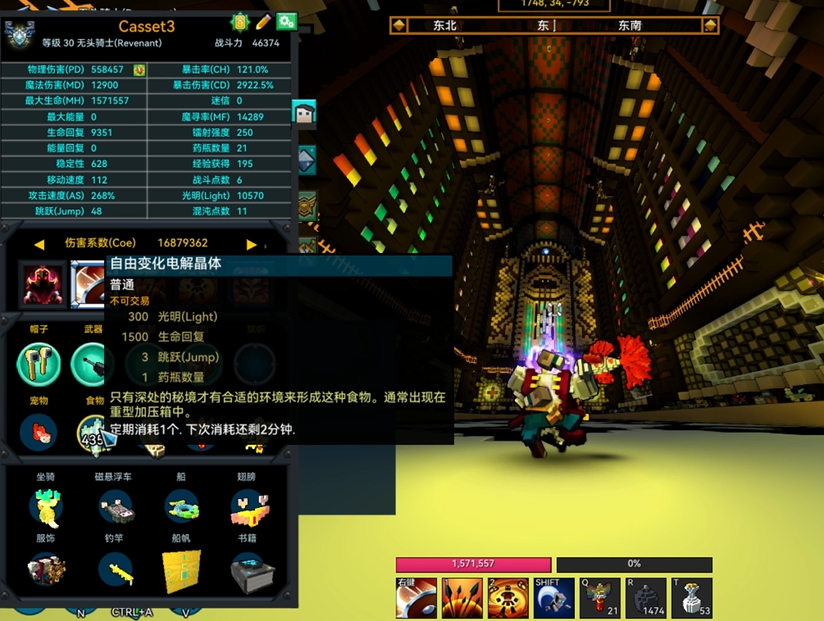Open the green gear settings button

click(x=287, y=21)
